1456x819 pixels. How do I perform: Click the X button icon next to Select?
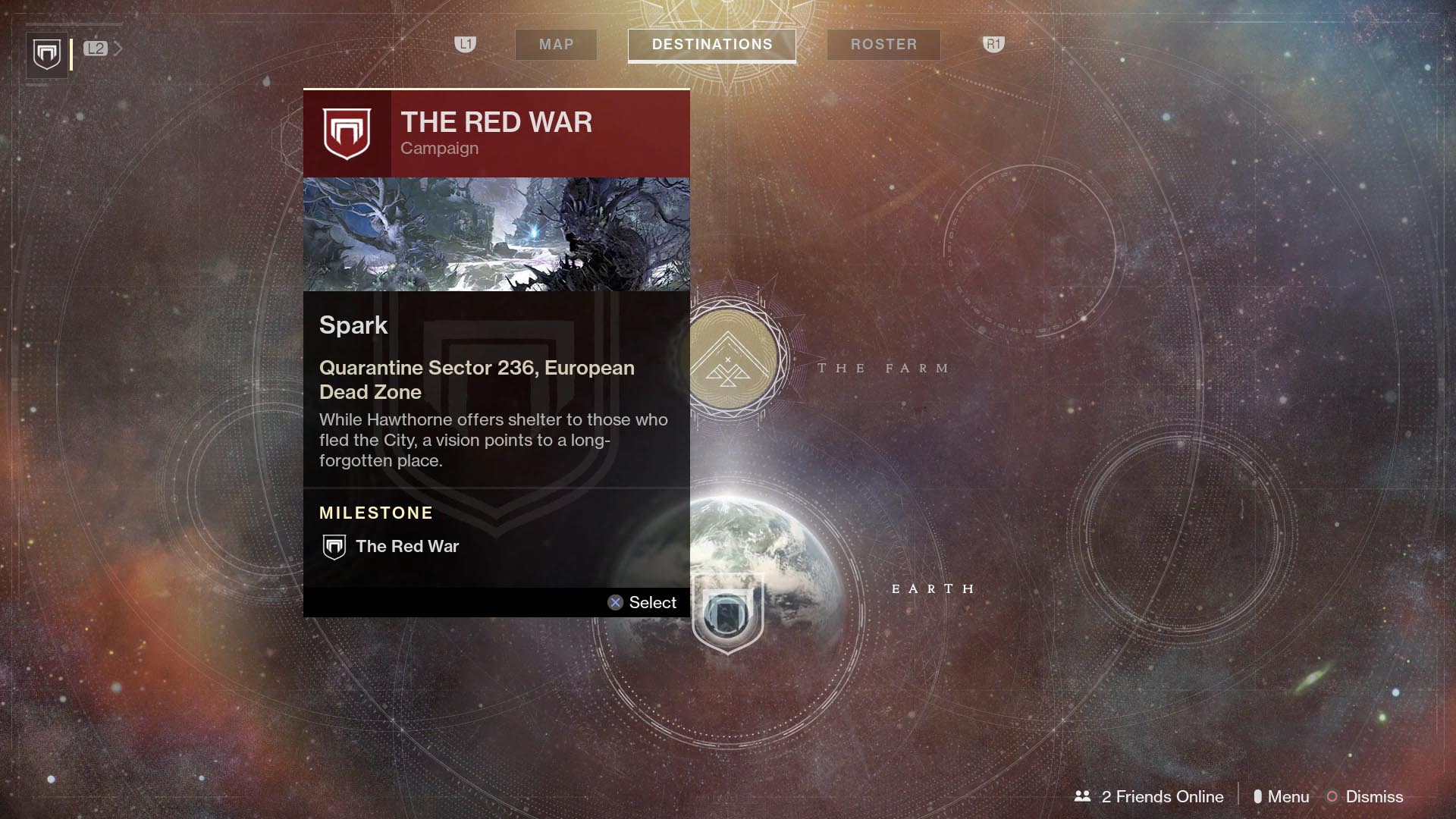click(x=614, y=602)
